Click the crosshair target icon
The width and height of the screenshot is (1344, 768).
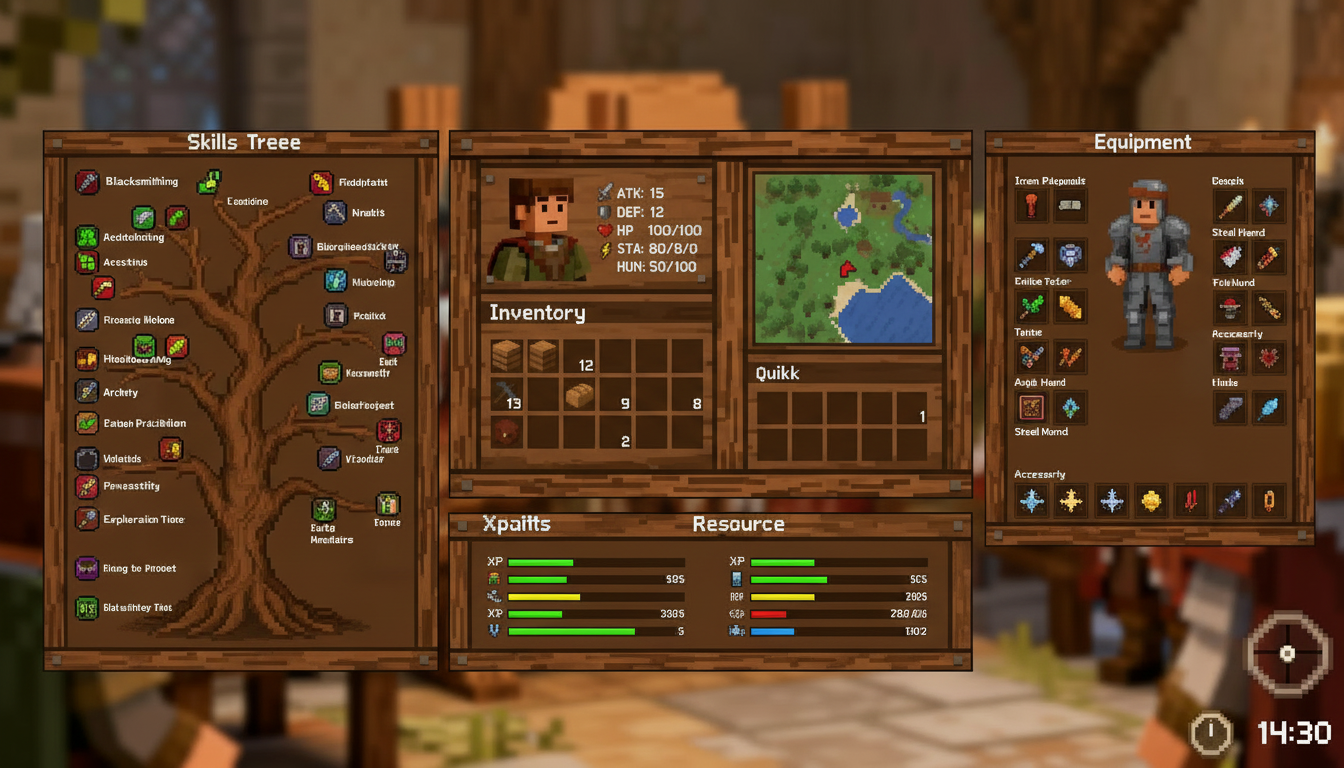pos(1288,654)
